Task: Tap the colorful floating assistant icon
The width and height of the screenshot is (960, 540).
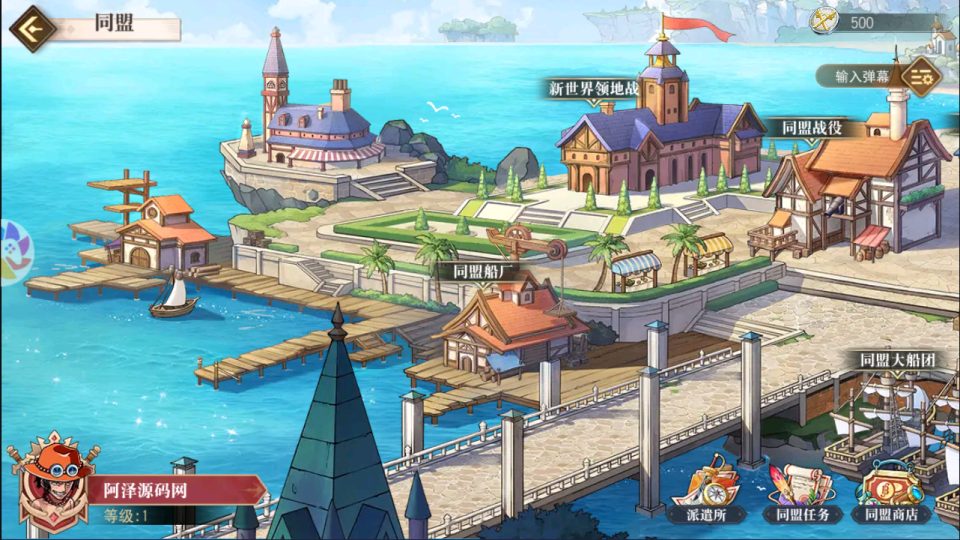Action: 14,251
